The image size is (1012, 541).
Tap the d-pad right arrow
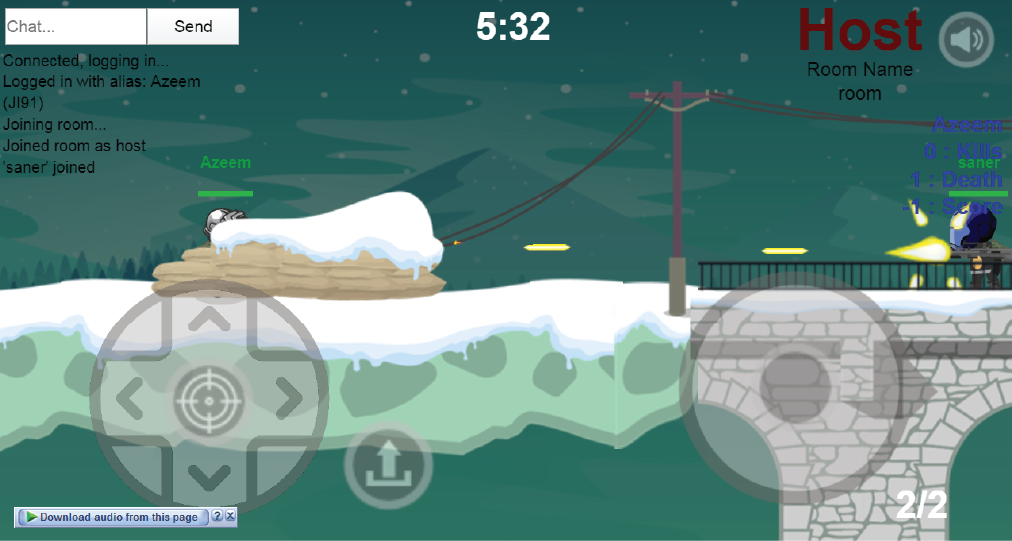(x=288, y=399)
